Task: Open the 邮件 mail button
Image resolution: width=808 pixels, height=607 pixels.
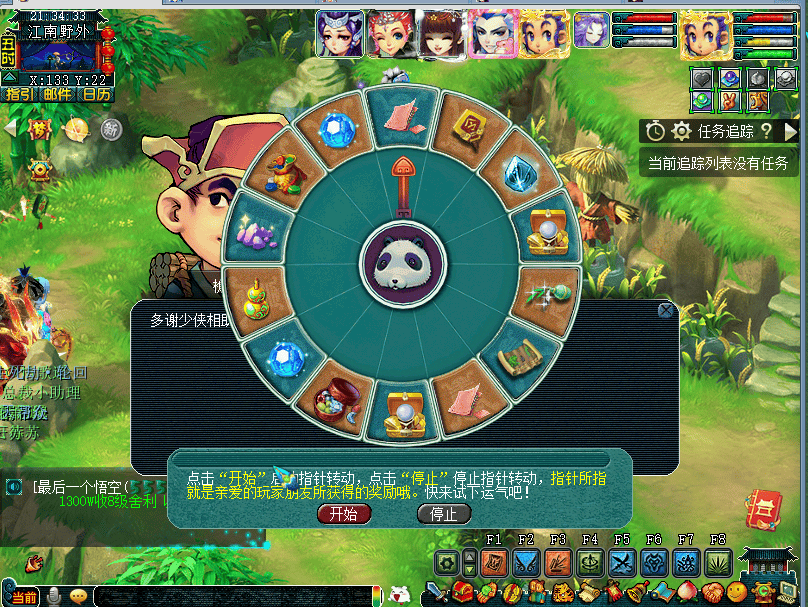Action: tap(58, 94)
